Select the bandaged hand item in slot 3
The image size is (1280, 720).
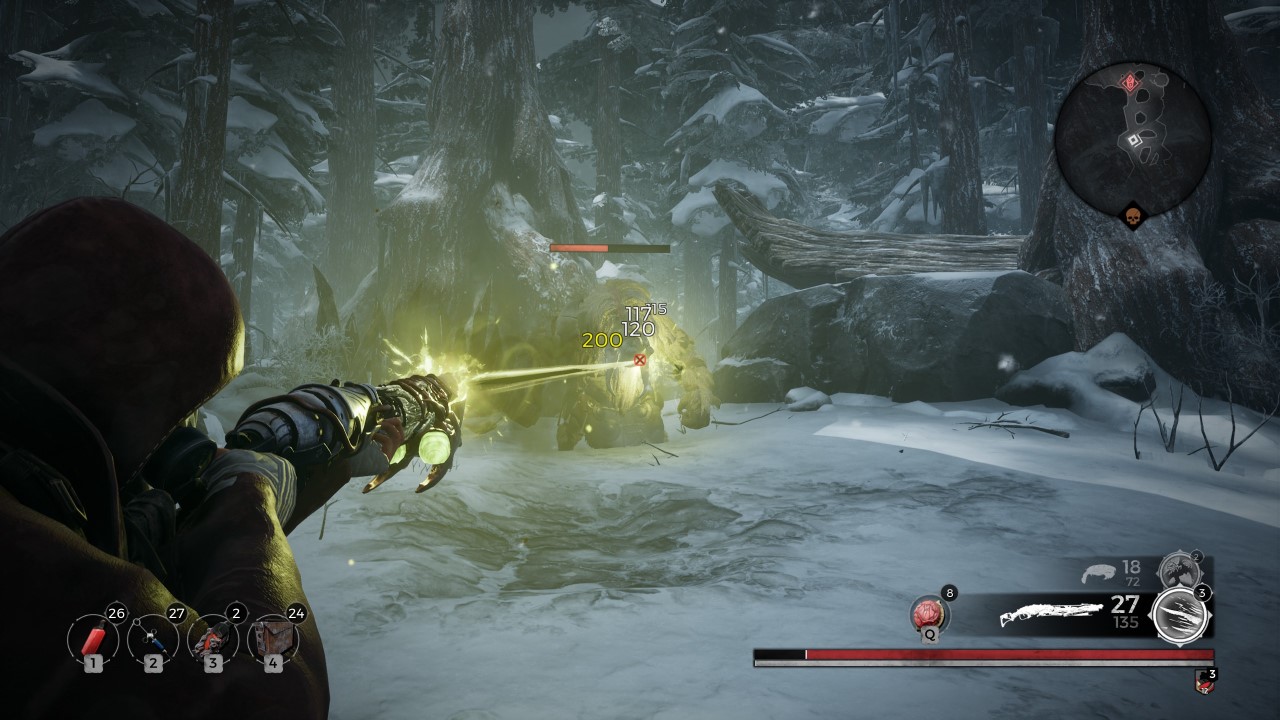212,637
